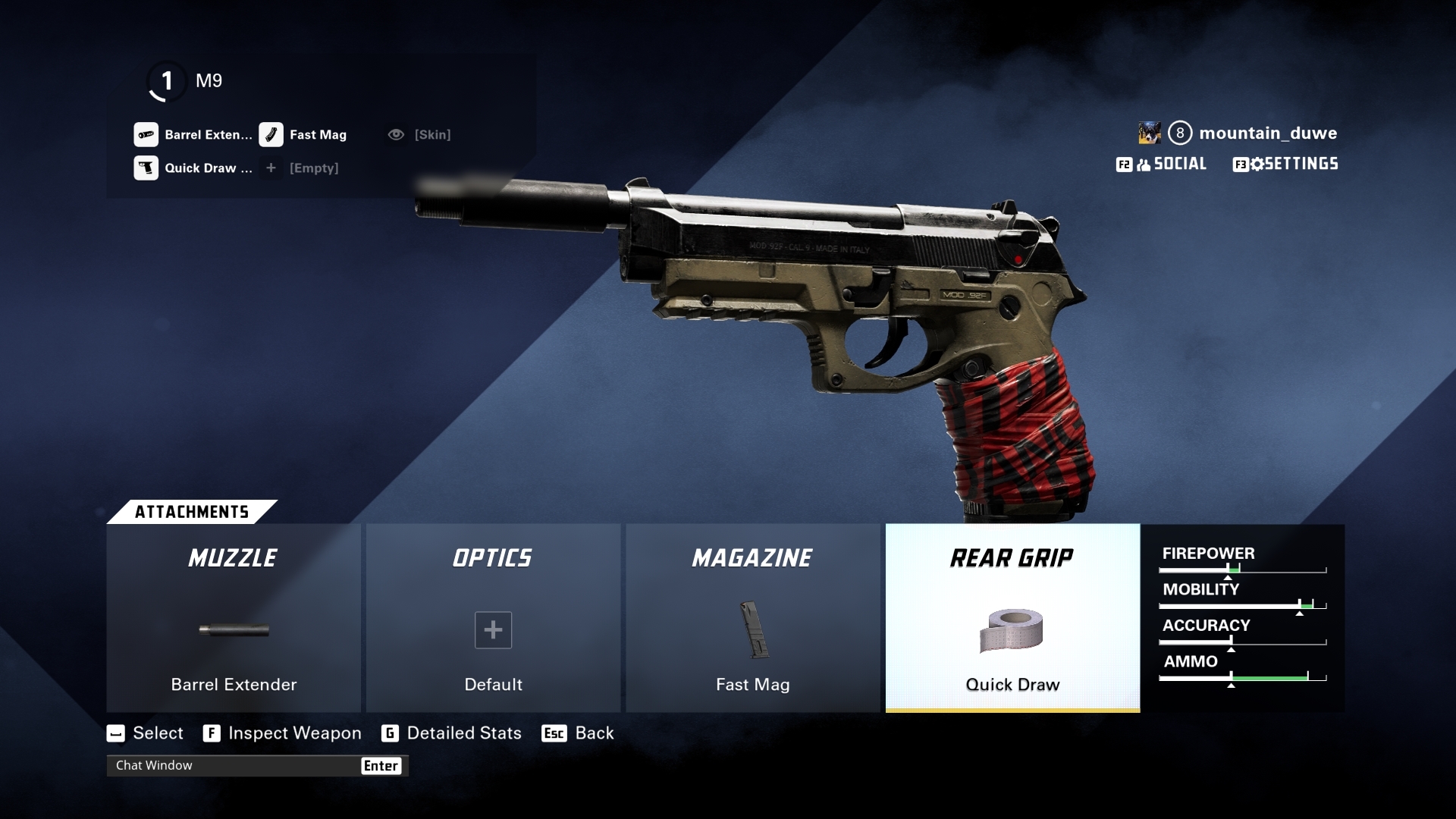Click the Empty attachment plus slot
The image size is (1456, 819).
pyautogui.click(x=302, y=168)
